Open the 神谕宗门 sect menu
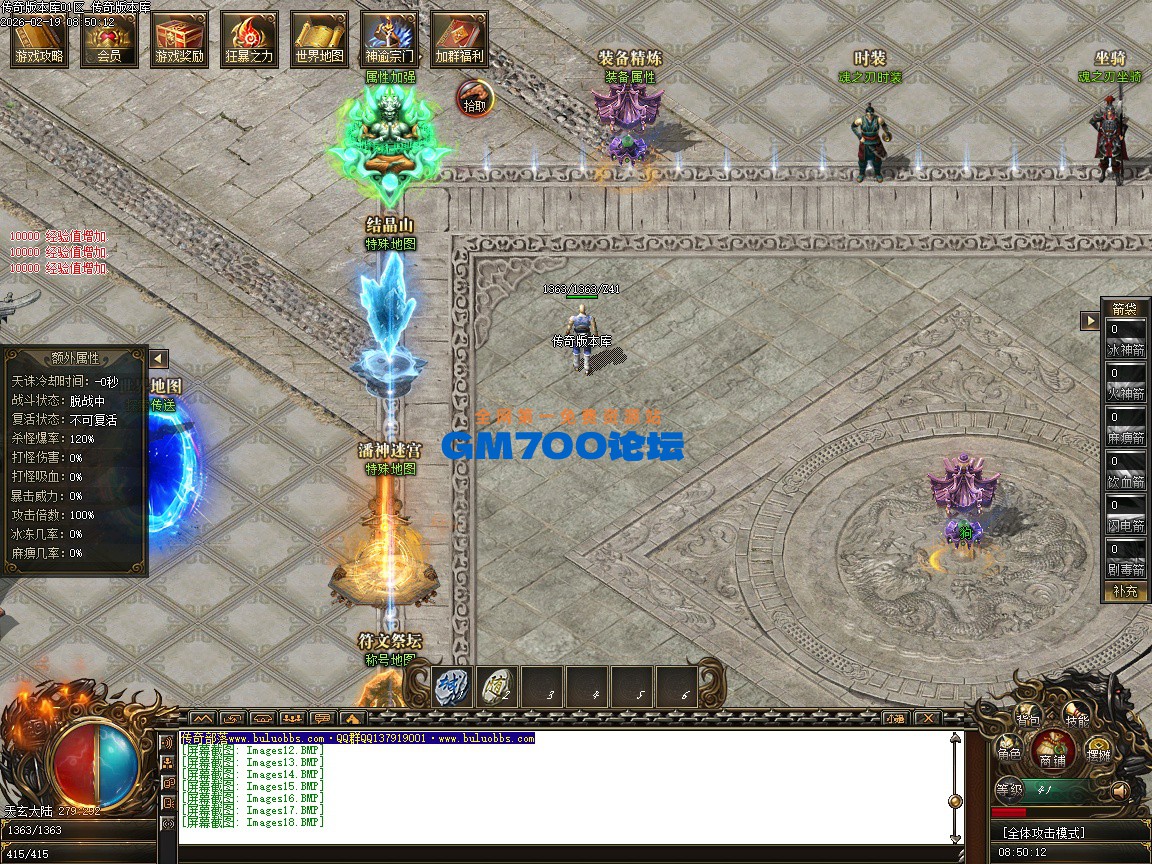This screenshot has width=1152, height=864. click(x=390, y=40)
